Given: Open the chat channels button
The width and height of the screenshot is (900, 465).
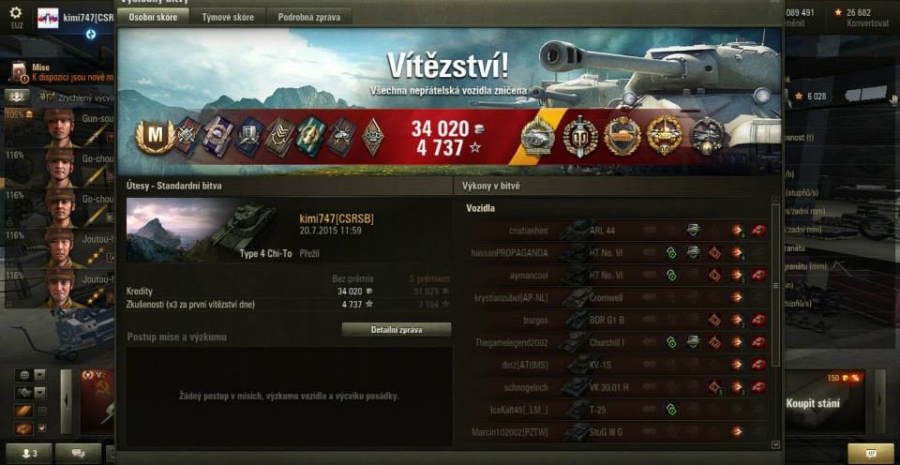Looking at the screenshot, I should pos(78,453).
